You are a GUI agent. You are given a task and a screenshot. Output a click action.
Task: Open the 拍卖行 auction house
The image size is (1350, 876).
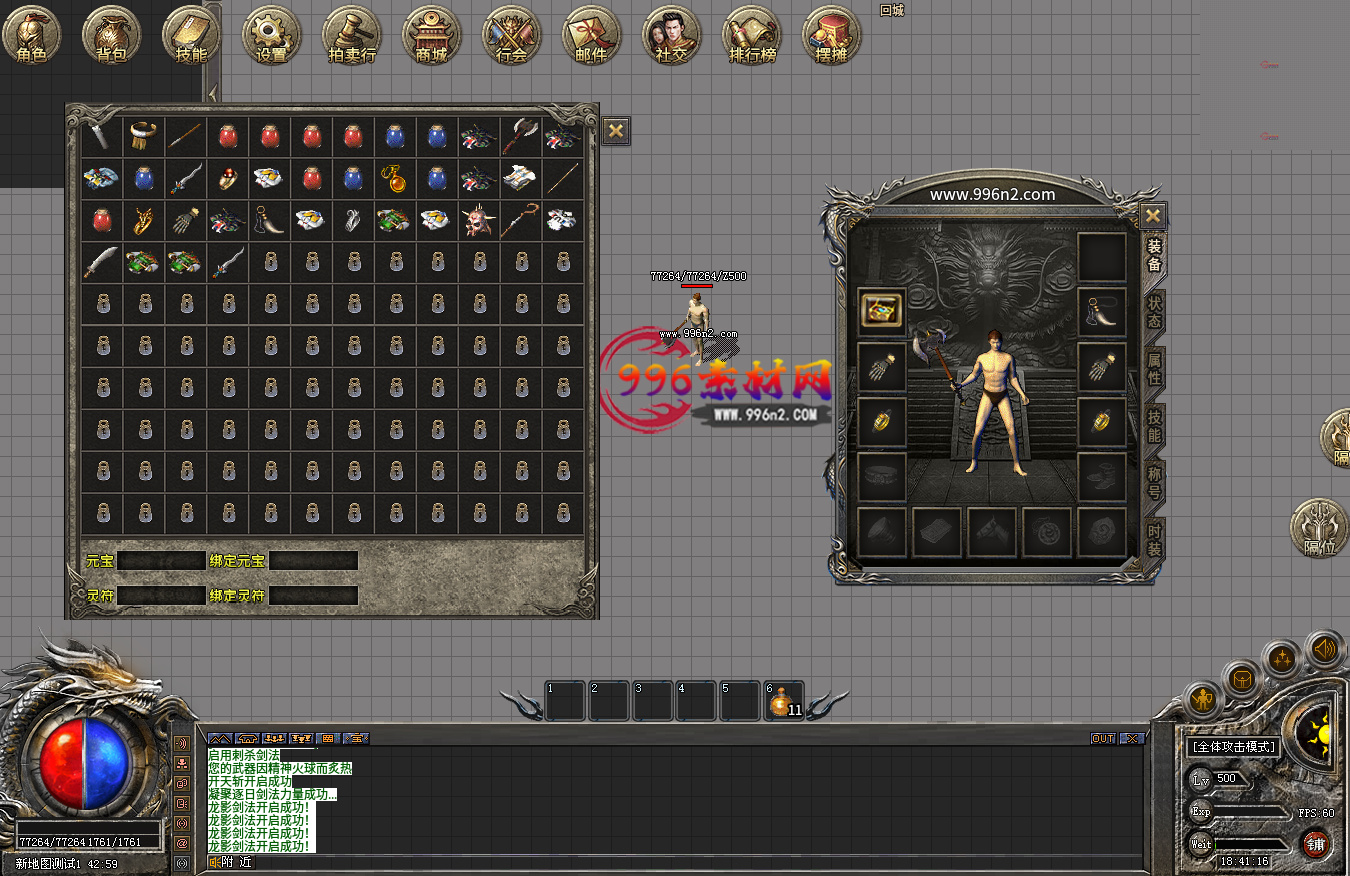[351, 36]
